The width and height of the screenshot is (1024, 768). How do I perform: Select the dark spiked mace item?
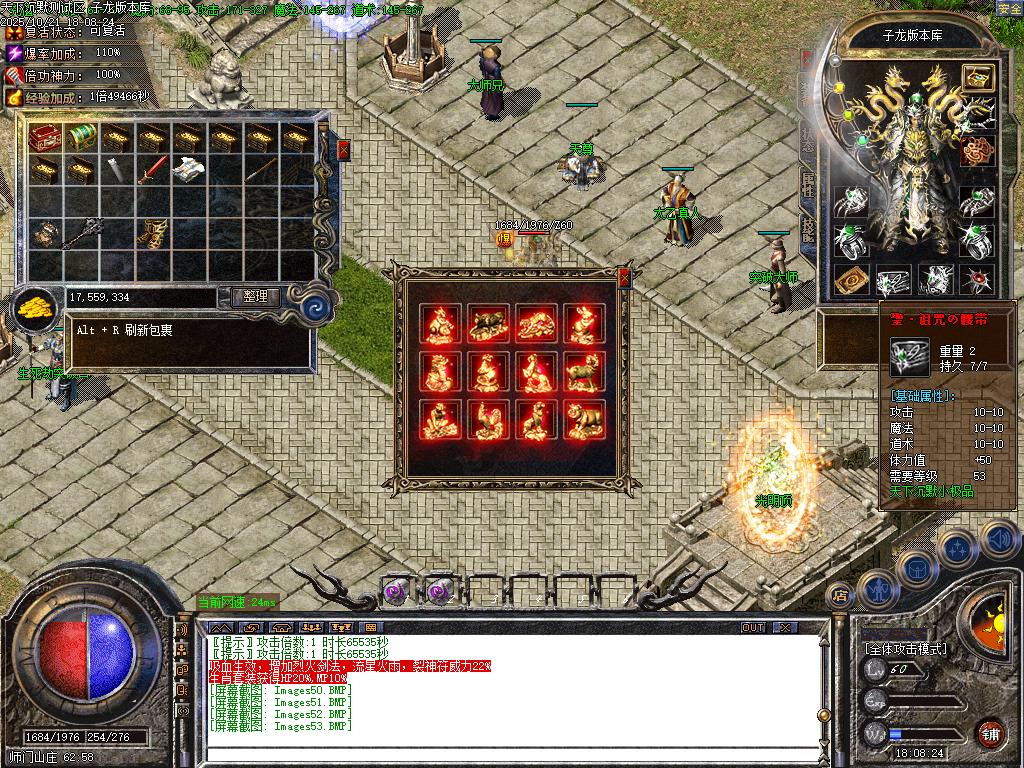pyautogui.click(x=80, y=233)
